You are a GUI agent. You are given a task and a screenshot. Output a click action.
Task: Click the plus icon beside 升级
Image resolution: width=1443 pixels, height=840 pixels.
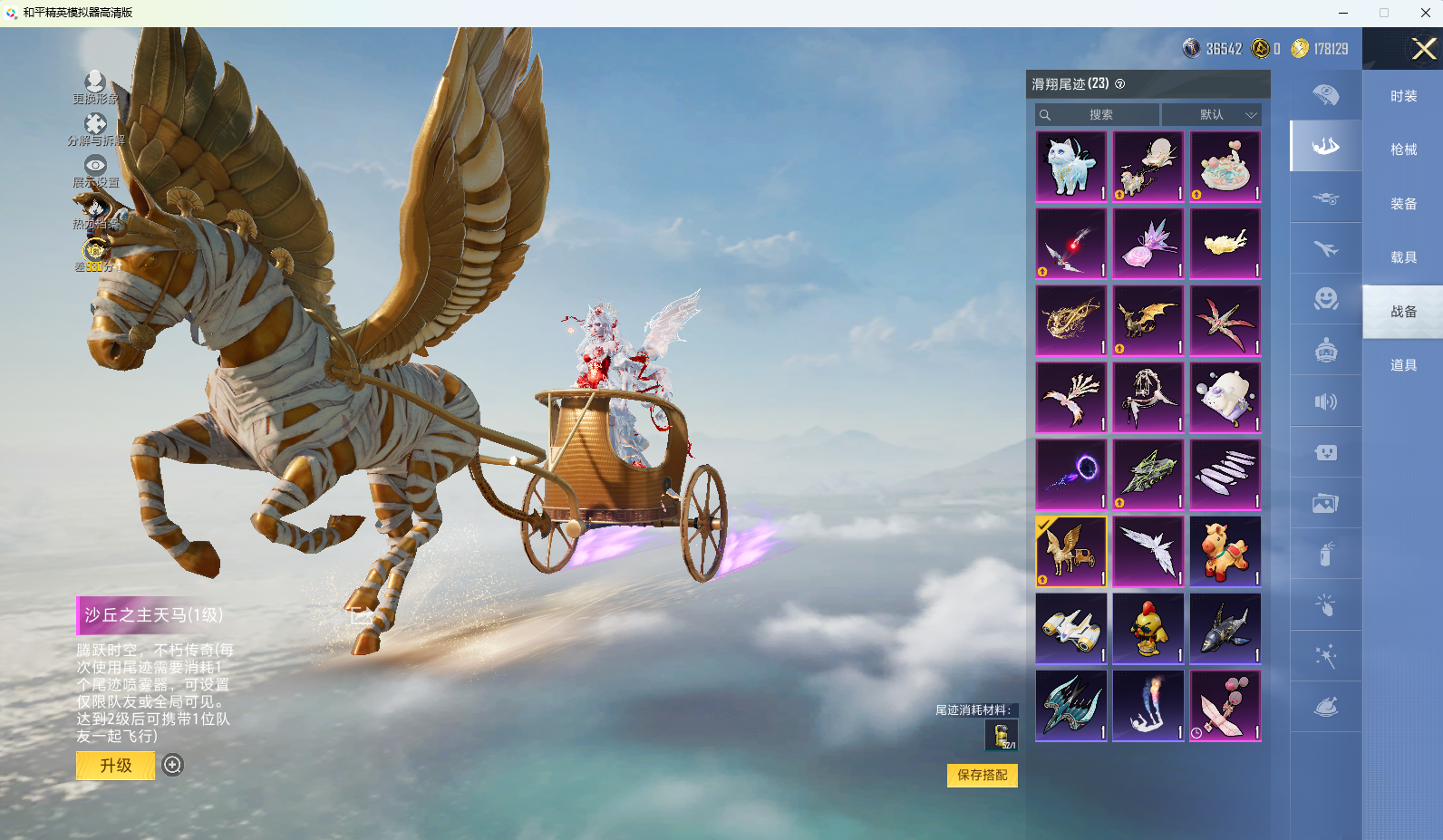click(172, 766)
